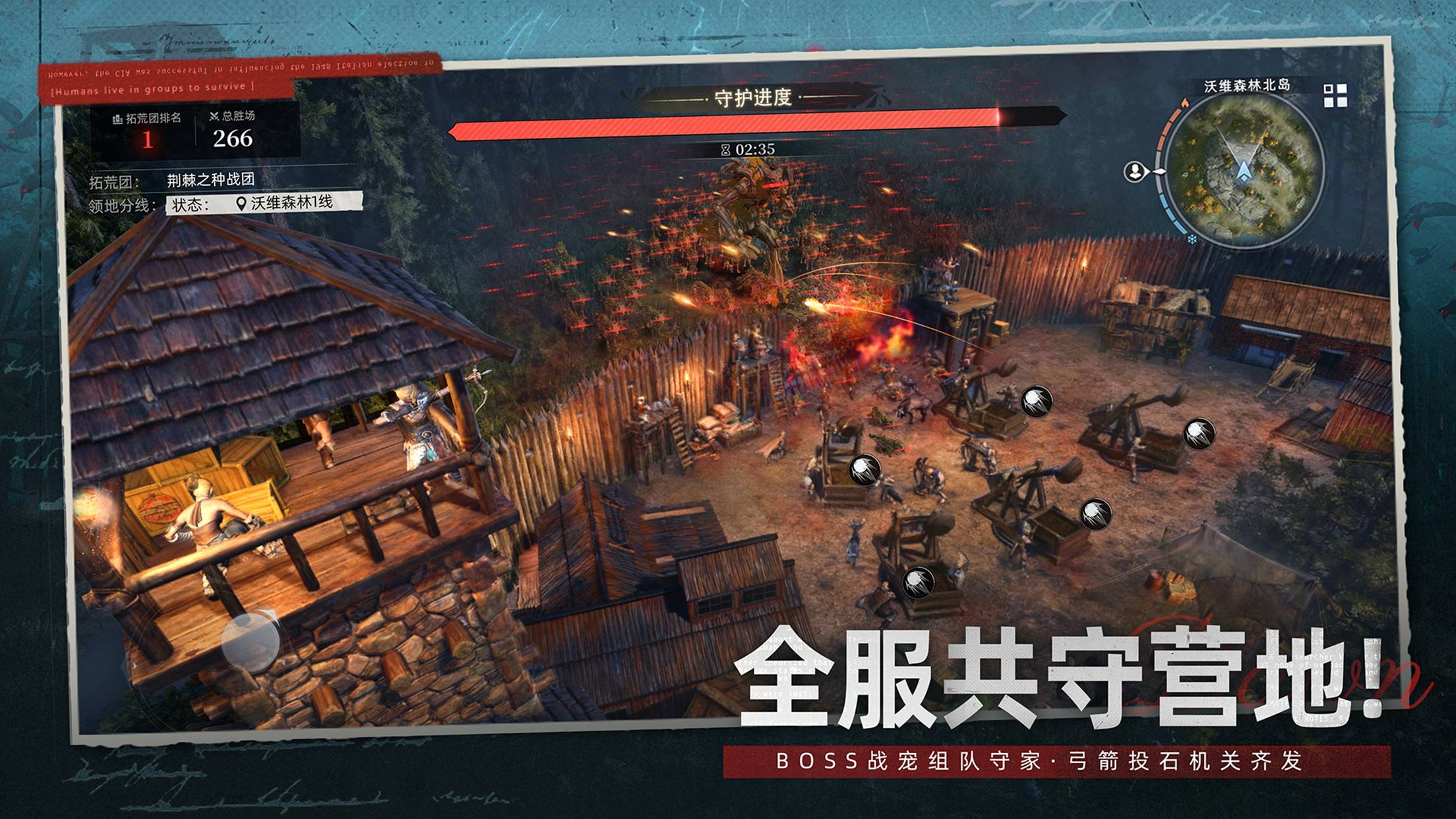Screen dimensions: 1456x819
Task: Select the 拓荒团排名 ranking icon
Action: [x=117, y=118]
